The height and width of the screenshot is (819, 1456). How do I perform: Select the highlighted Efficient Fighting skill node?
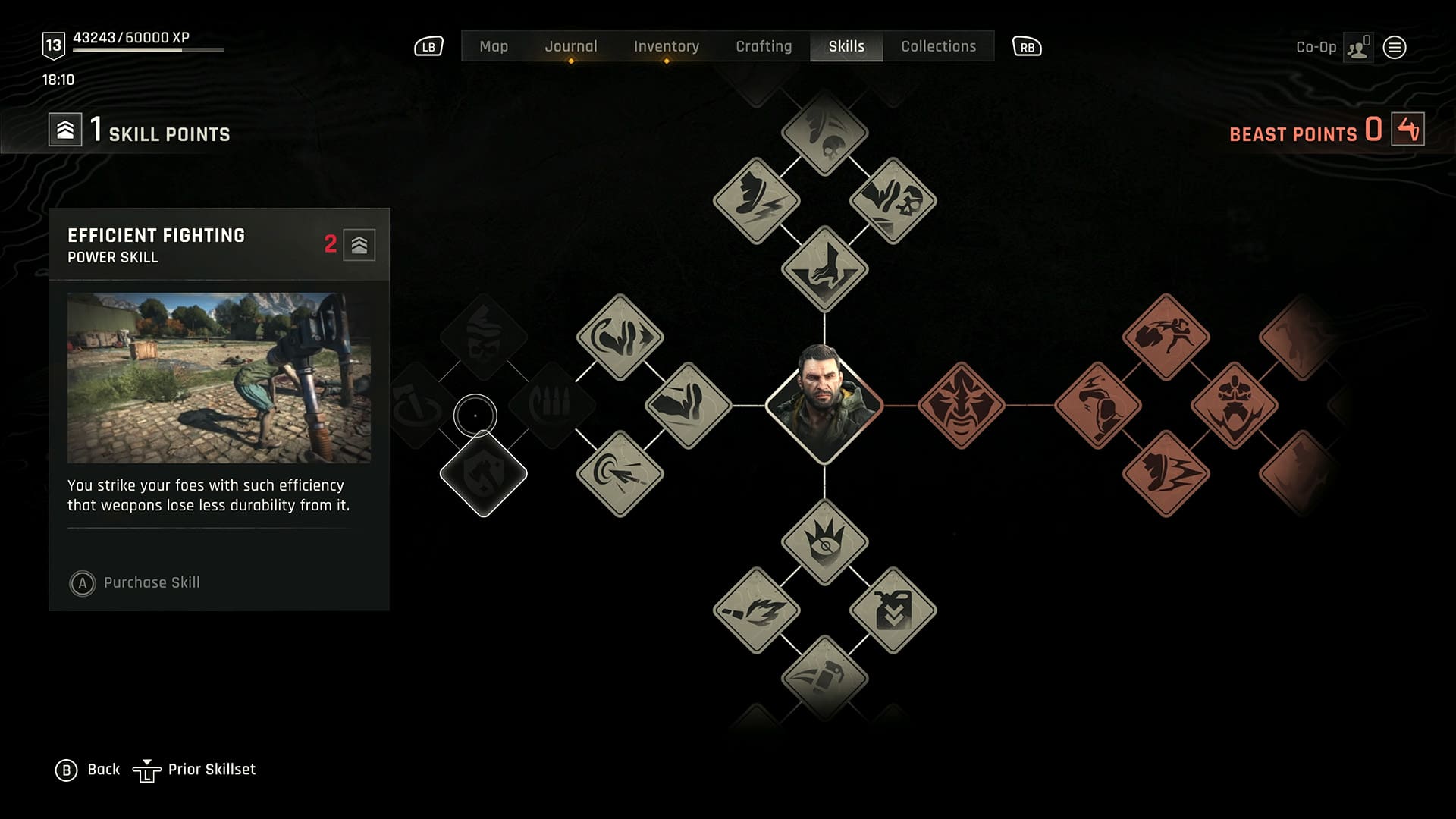(483, 474)
